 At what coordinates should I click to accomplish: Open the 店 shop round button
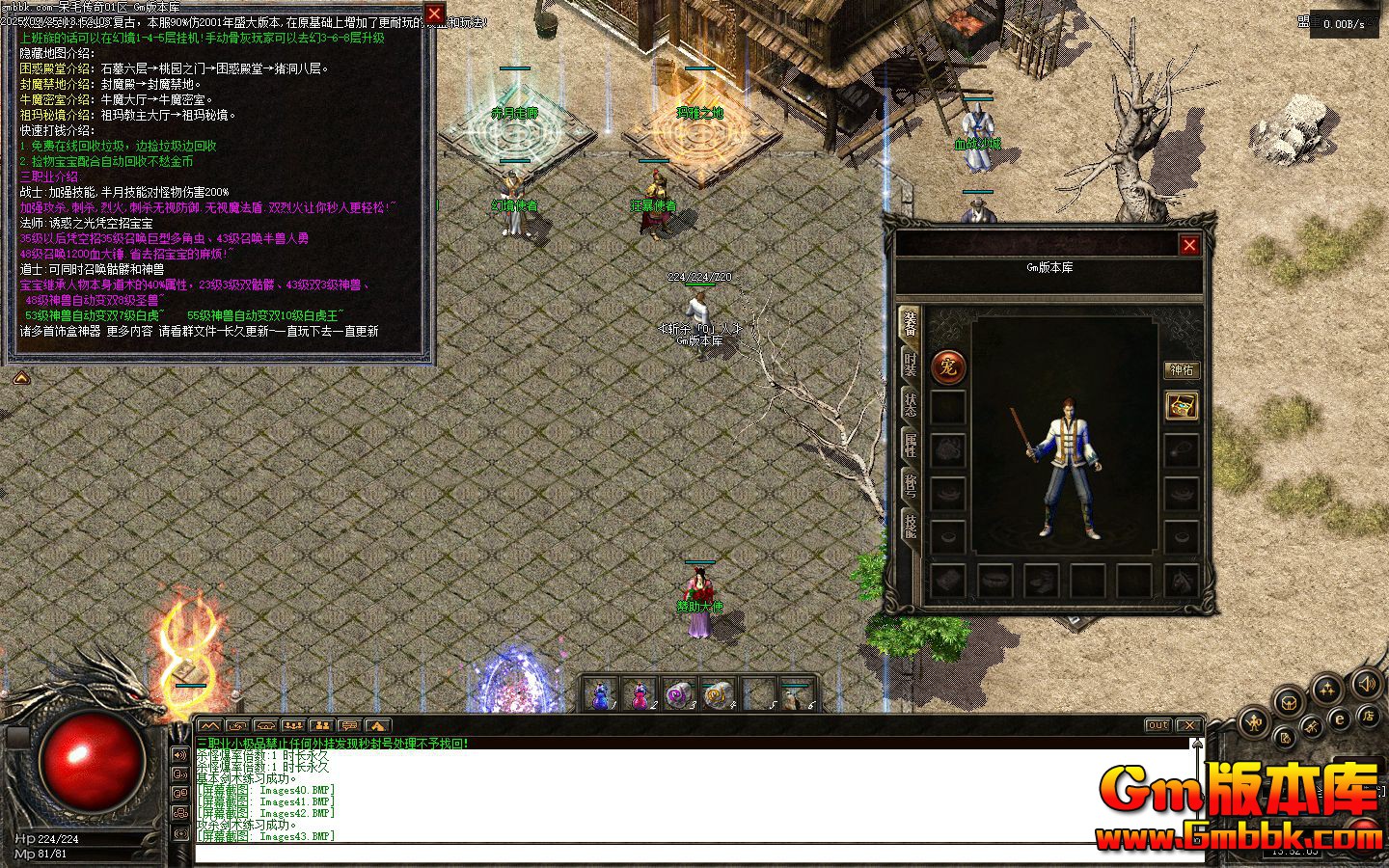(1367, 716)
